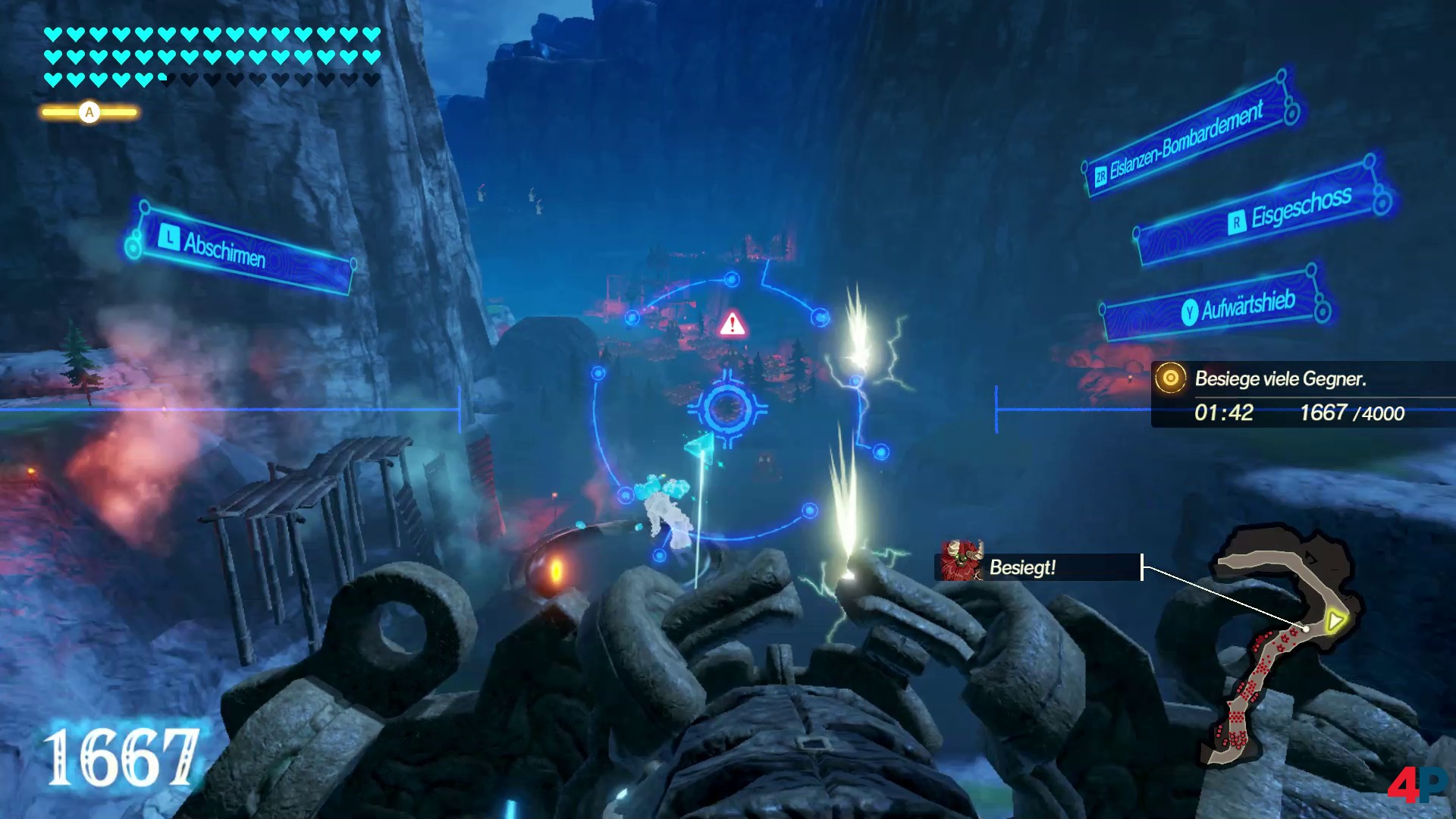Activate the Abschirmen shield ability
The height and width of the screenshot is (819, 1456).
click(240, 249)
